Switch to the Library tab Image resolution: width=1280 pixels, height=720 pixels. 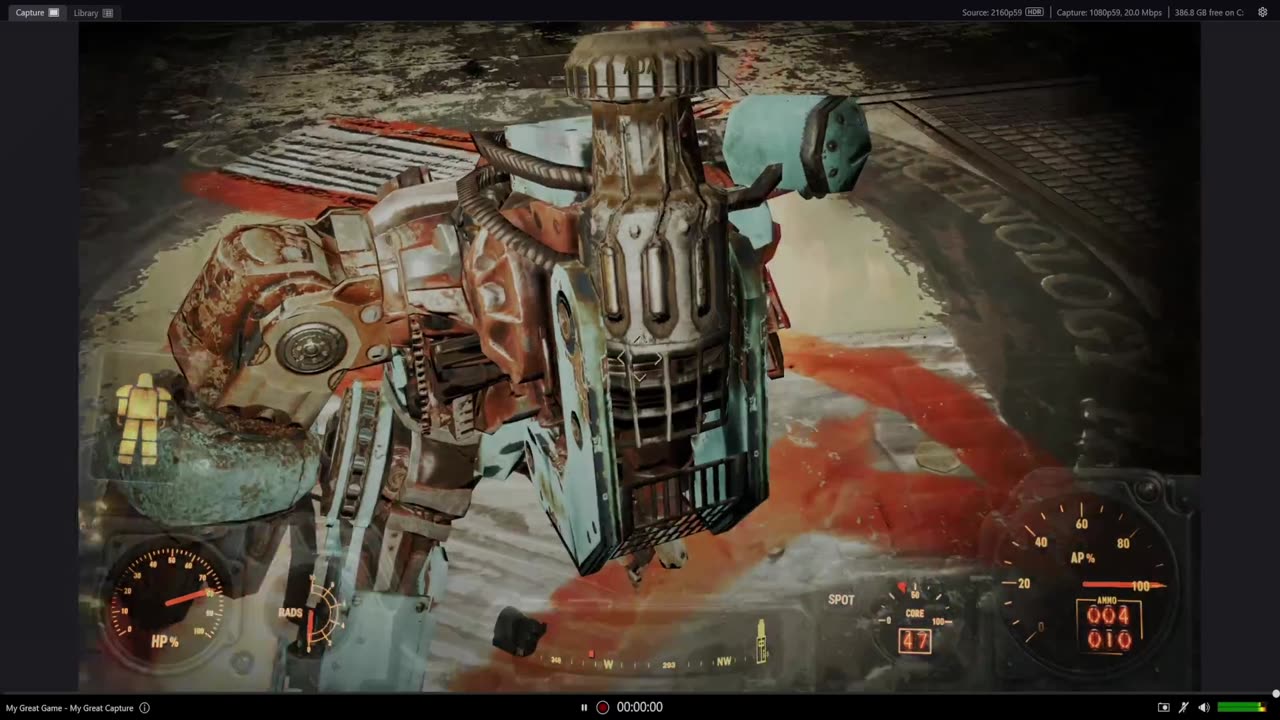coord(93,13)
